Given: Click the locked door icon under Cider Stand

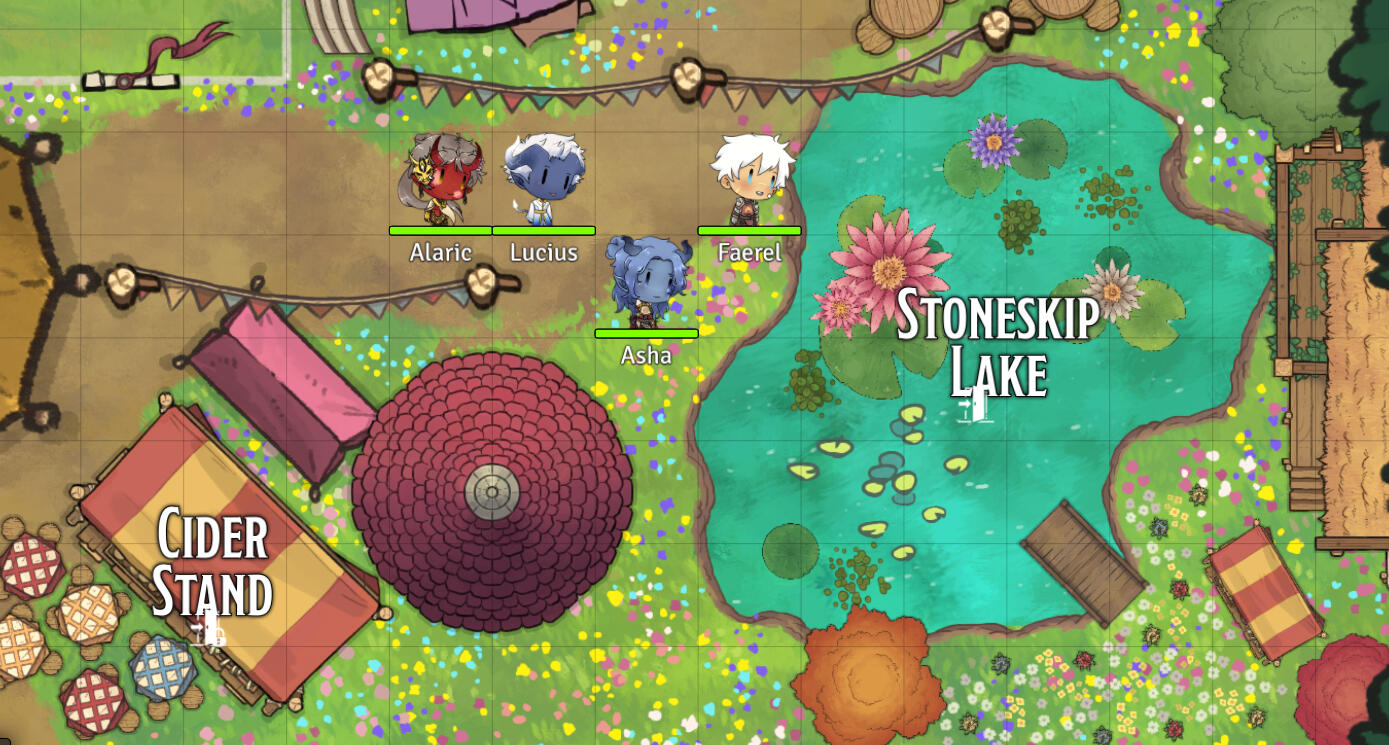Looking at the screenshot, I should coord(209,629).
